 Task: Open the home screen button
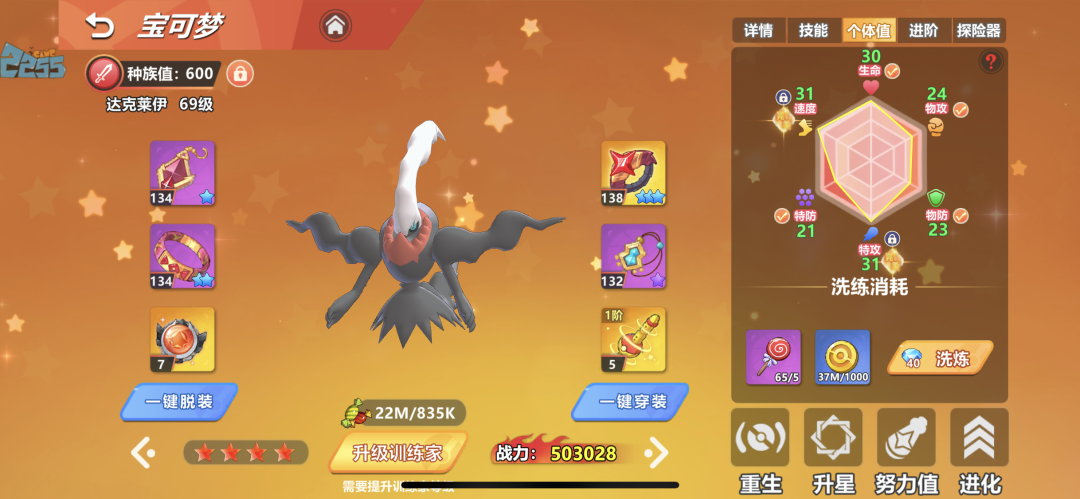coord(335,24)
